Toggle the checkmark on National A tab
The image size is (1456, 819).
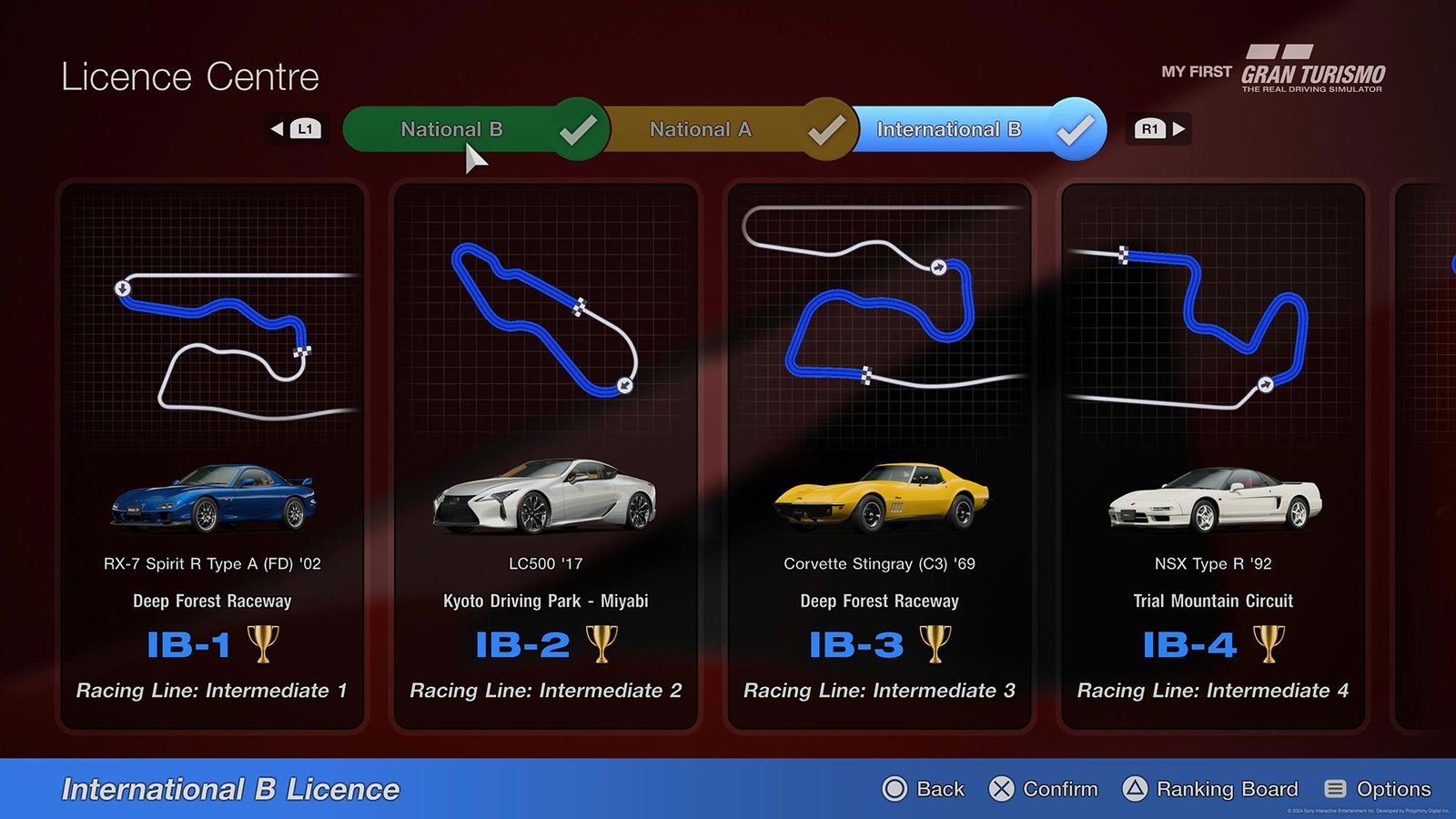click(824, 129)
